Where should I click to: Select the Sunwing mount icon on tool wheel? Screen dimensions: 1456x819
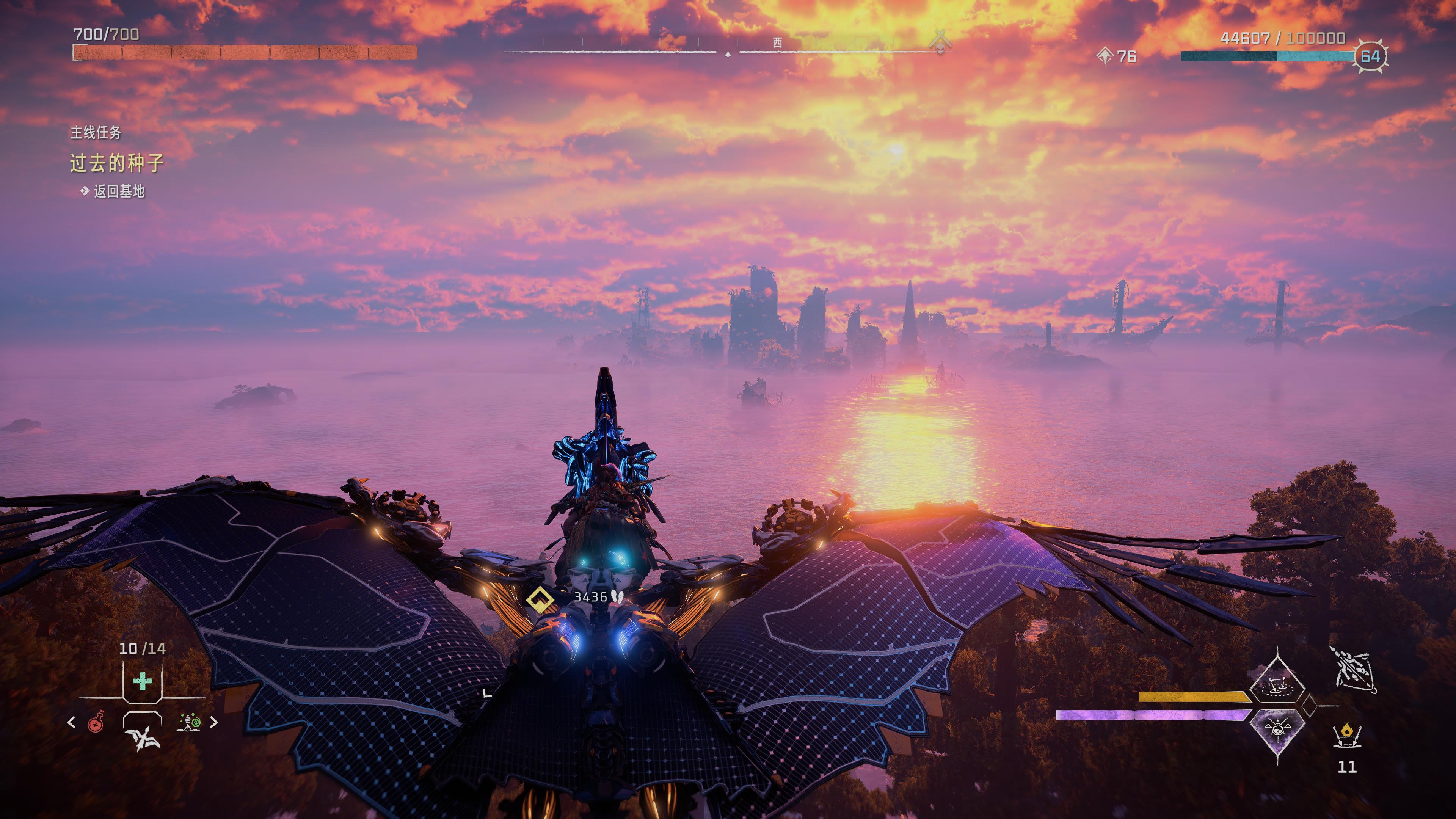pos(143,739)
